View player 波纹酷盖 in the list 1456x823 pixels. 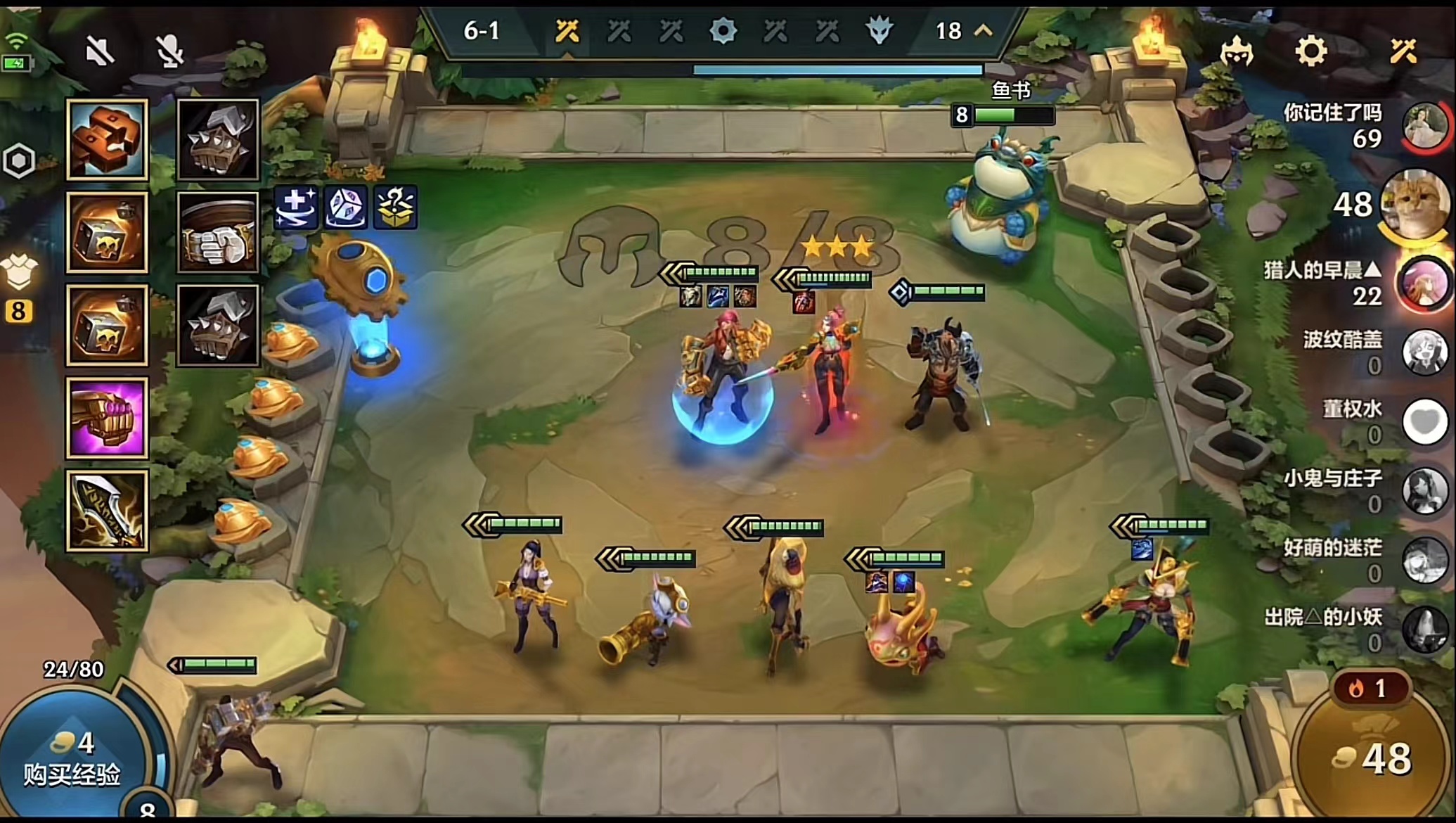1424,351
